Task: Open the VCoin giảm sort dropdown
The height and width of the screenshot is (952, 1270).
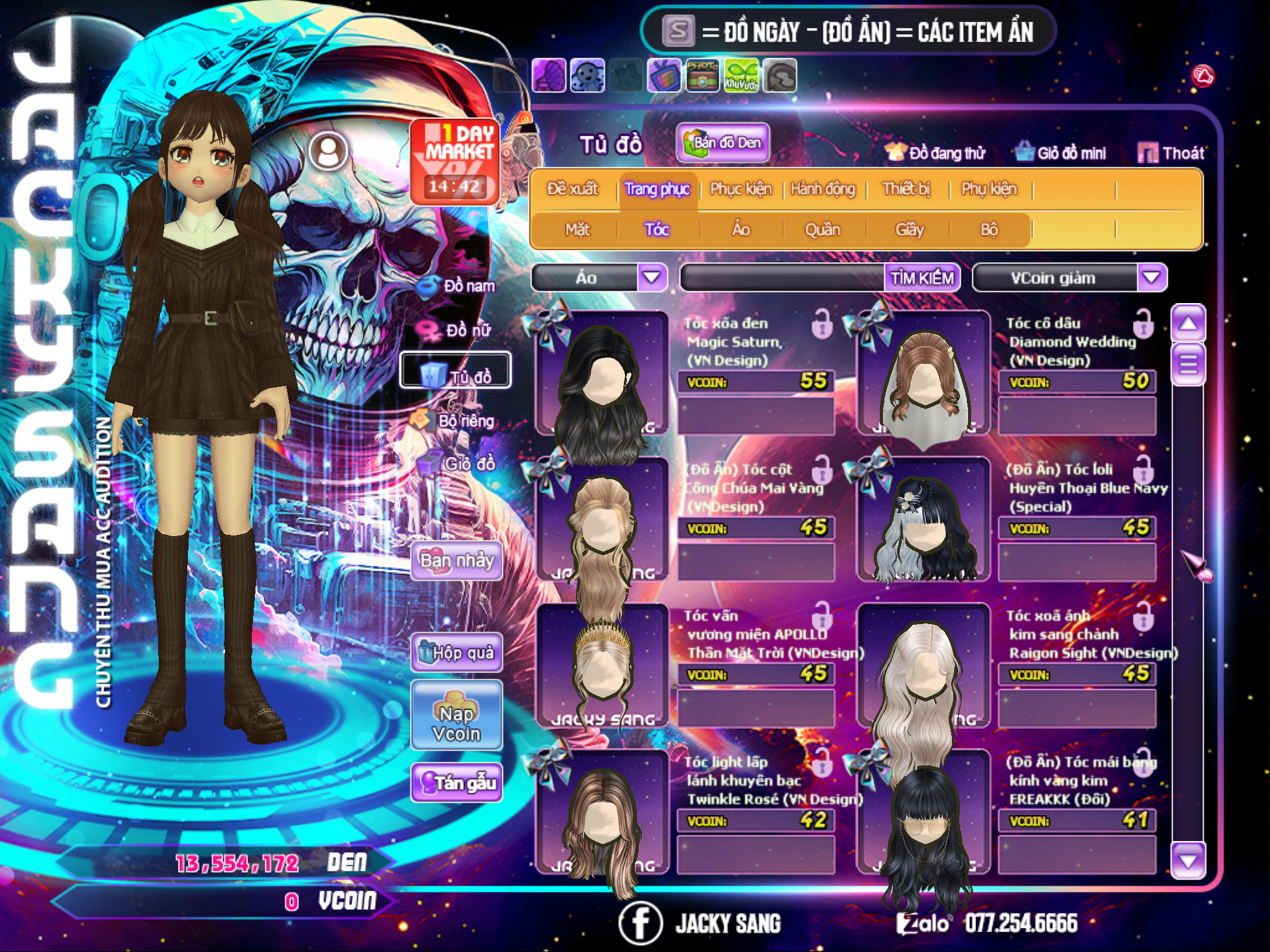Action: pyautogui.click(x=1152, y=277)
